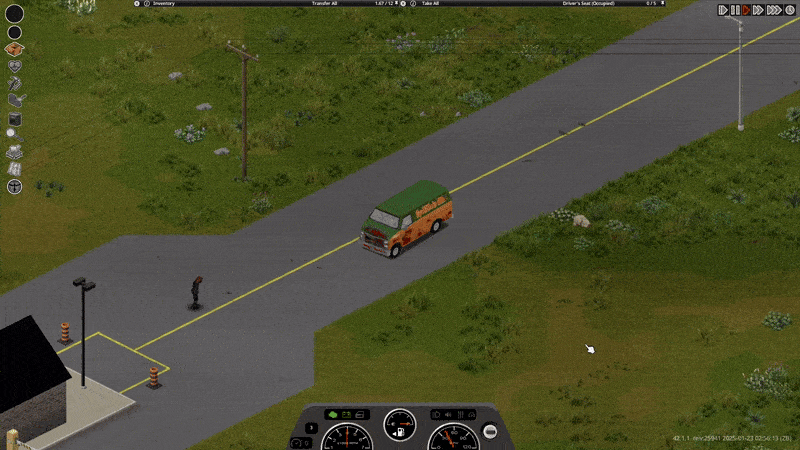Click the magnifying glass search icon
Viewport: 800px width, 450px height.
click(12, 133)
